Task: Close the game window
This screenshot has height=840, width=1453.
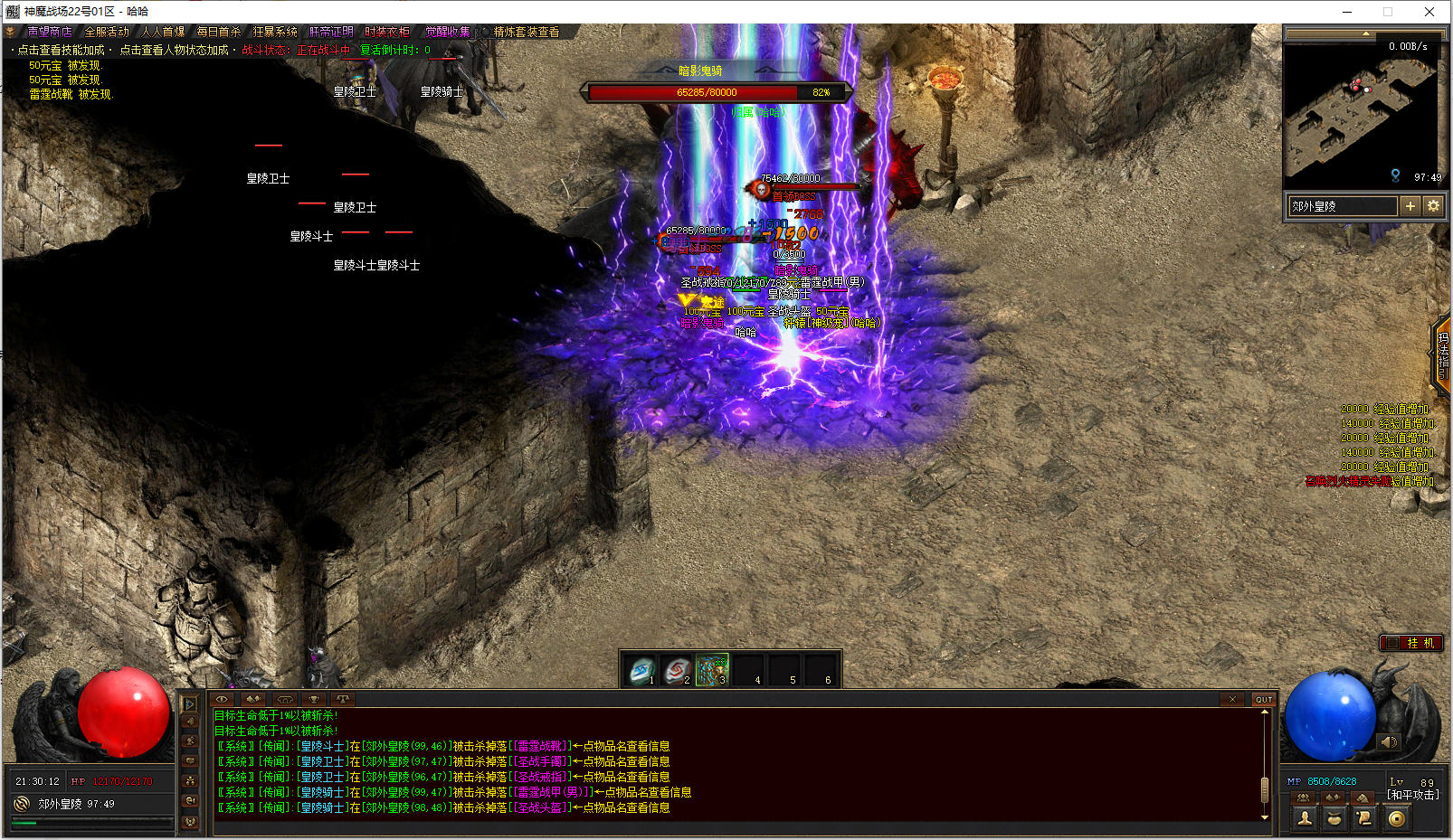Action: [1429, 12]
